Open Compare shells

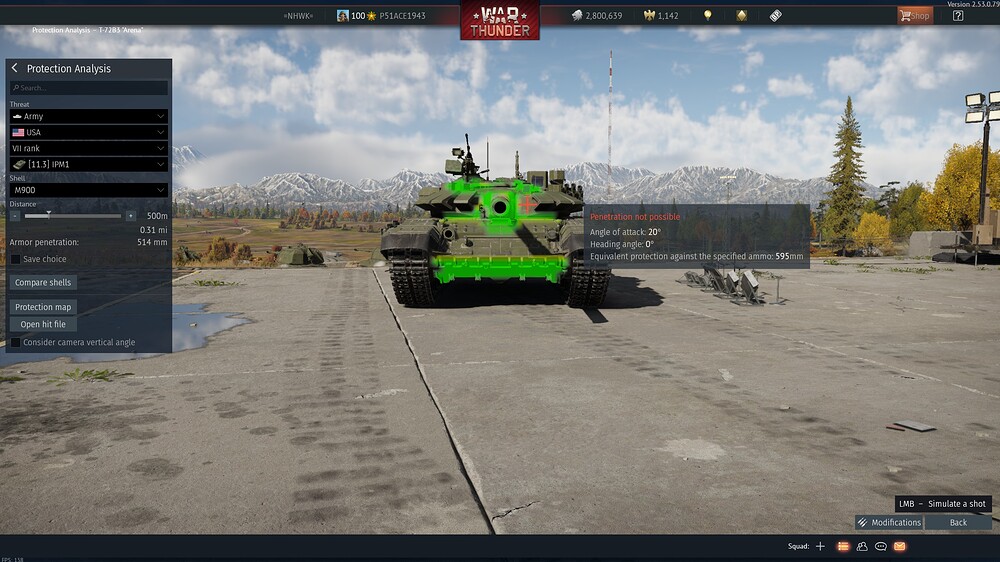pyautogui.click(x=43, y=283)
